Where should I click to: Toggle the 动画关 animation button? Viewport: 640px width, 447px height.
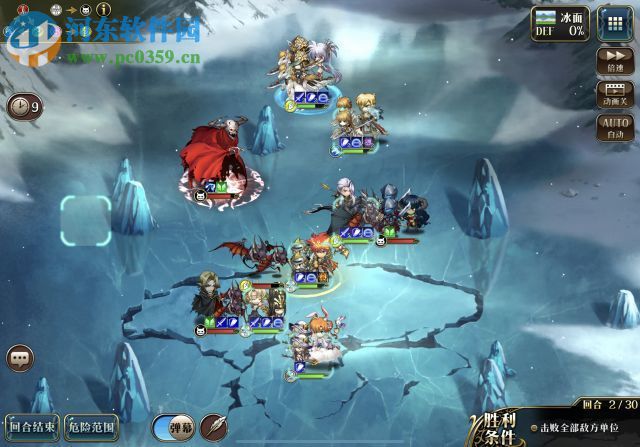[614, 93]
